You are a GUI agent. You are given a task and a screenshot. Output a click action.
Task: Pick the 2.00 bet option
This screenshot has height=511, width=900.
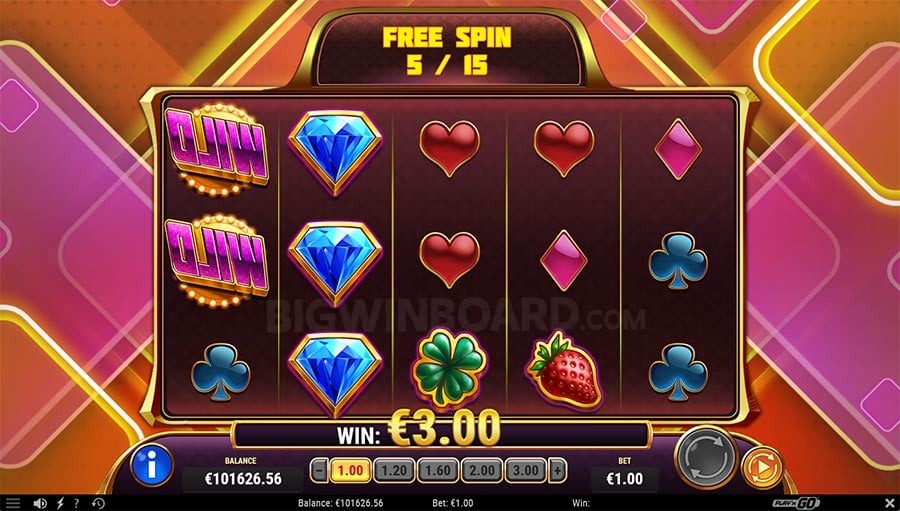pos(482,470)
